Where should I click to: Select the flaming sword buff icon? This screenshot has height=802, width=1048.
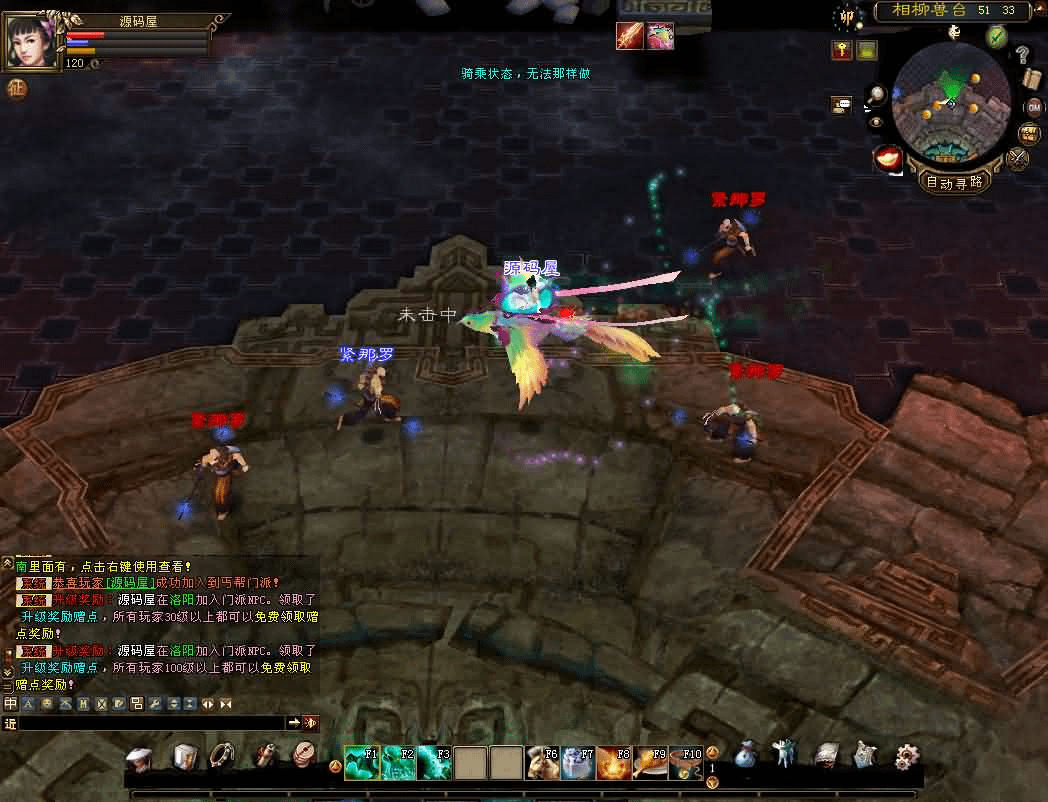(629, 36)
